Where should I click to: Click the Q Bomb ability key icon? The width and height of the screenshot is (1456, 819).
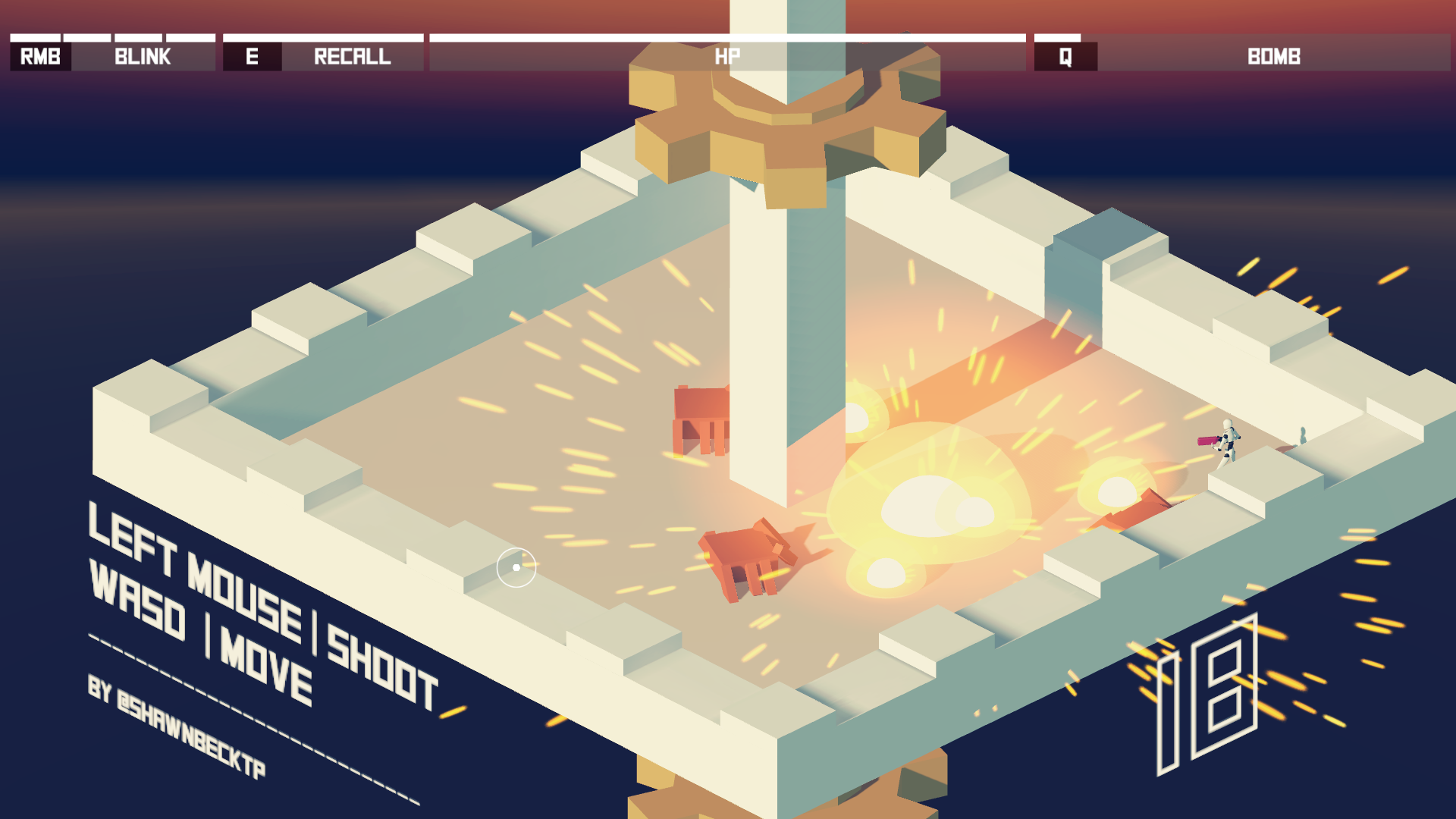(1065, 55)
